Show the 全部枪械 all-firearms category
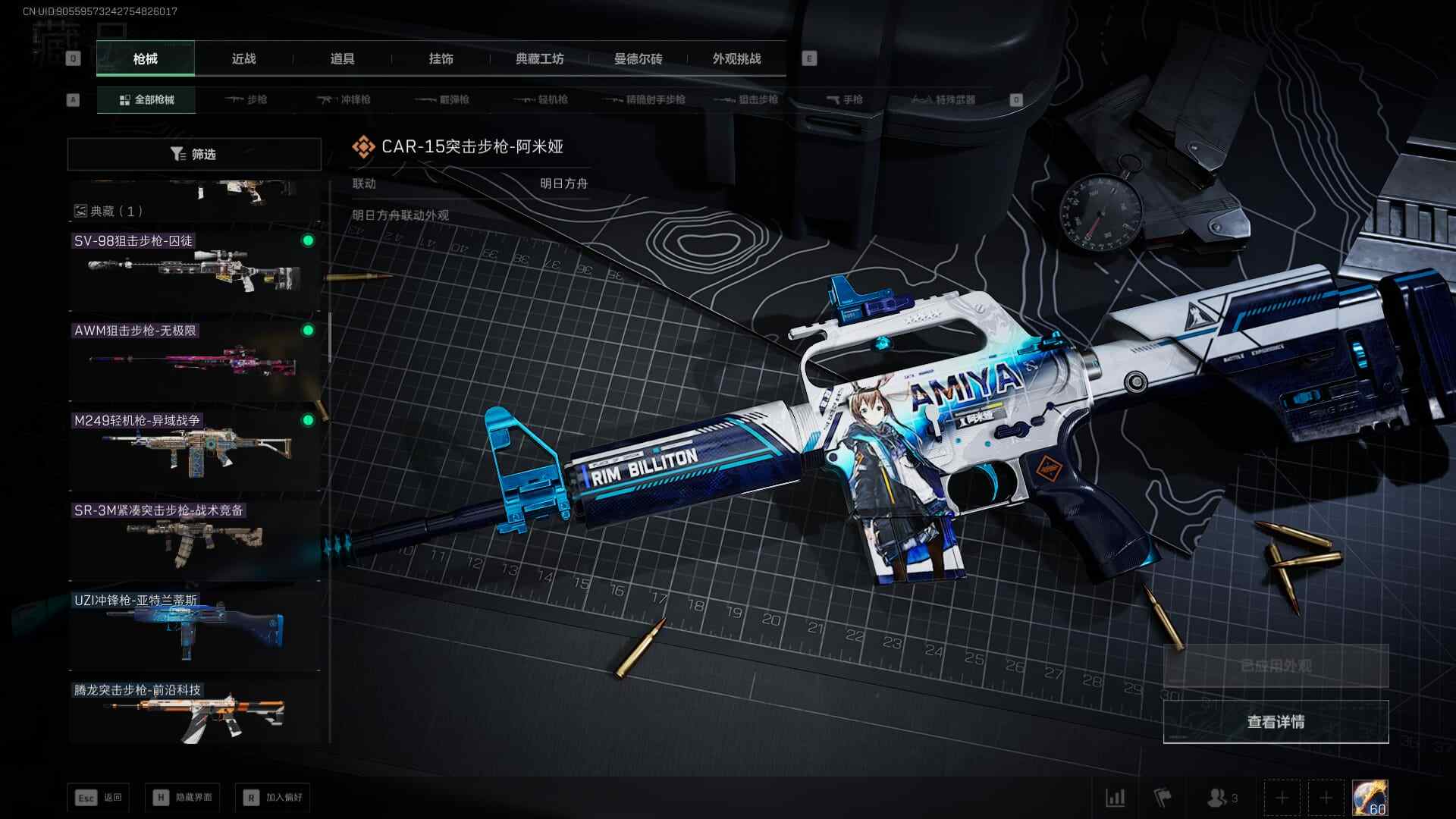This screenshot has width=1456, height=819. tap(146, 99)
